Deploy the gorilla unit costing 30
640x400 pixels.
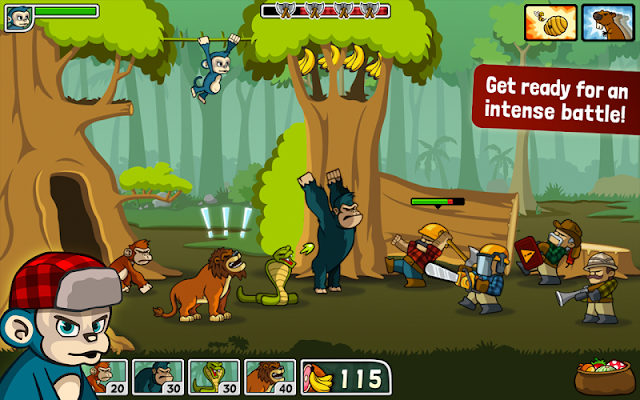point(157,377)
